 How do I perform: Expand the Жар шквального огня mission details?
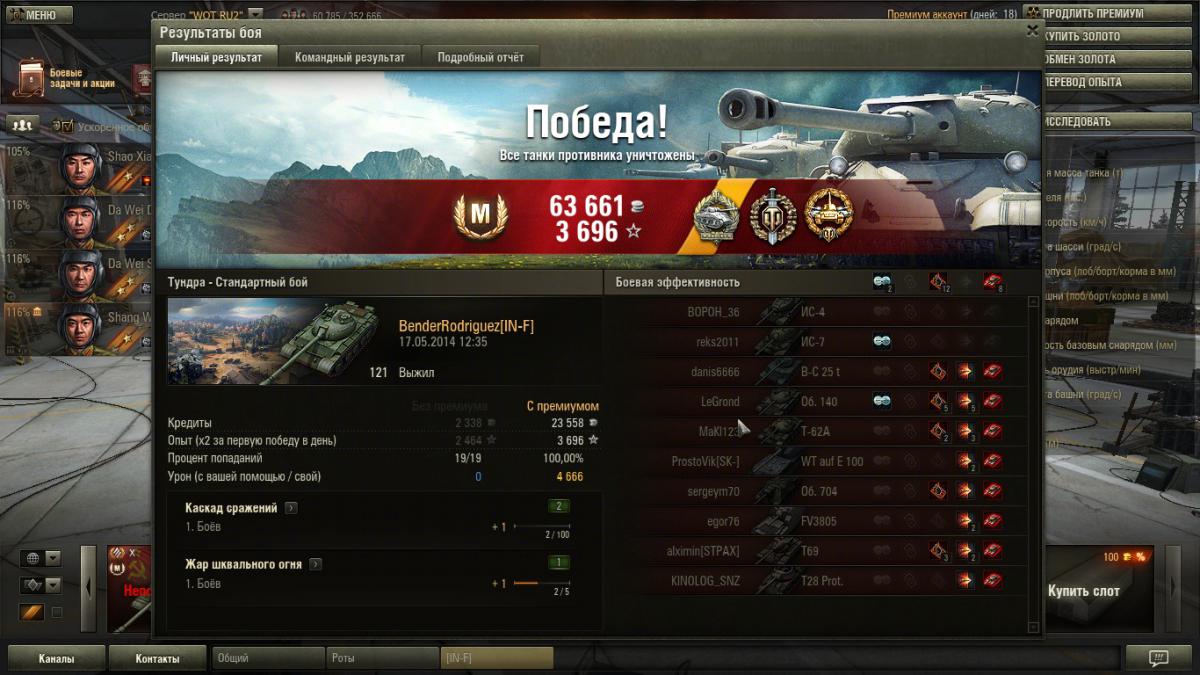click(x=315, y=565)
